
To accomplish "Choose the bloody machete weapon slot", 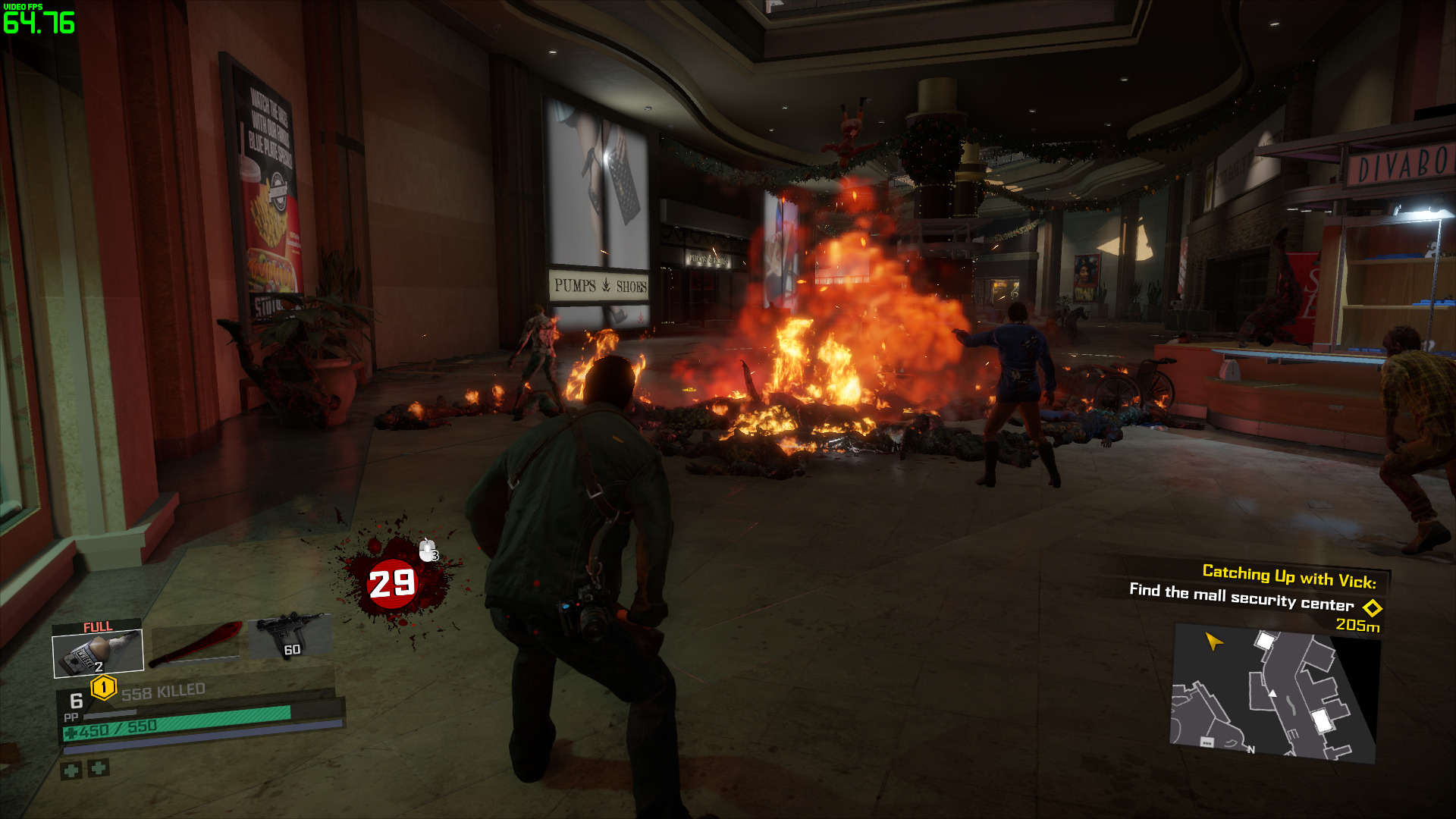I will point(196,644).
